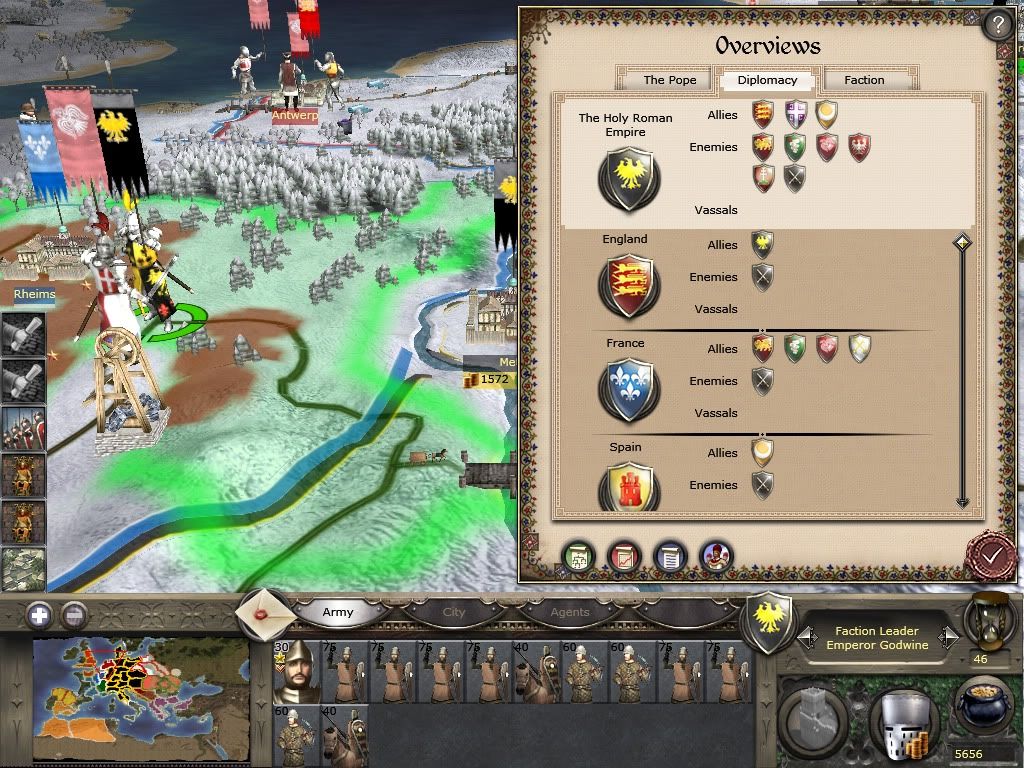Switch to the City tab
Screen dimensions: 1024x768
454,612
